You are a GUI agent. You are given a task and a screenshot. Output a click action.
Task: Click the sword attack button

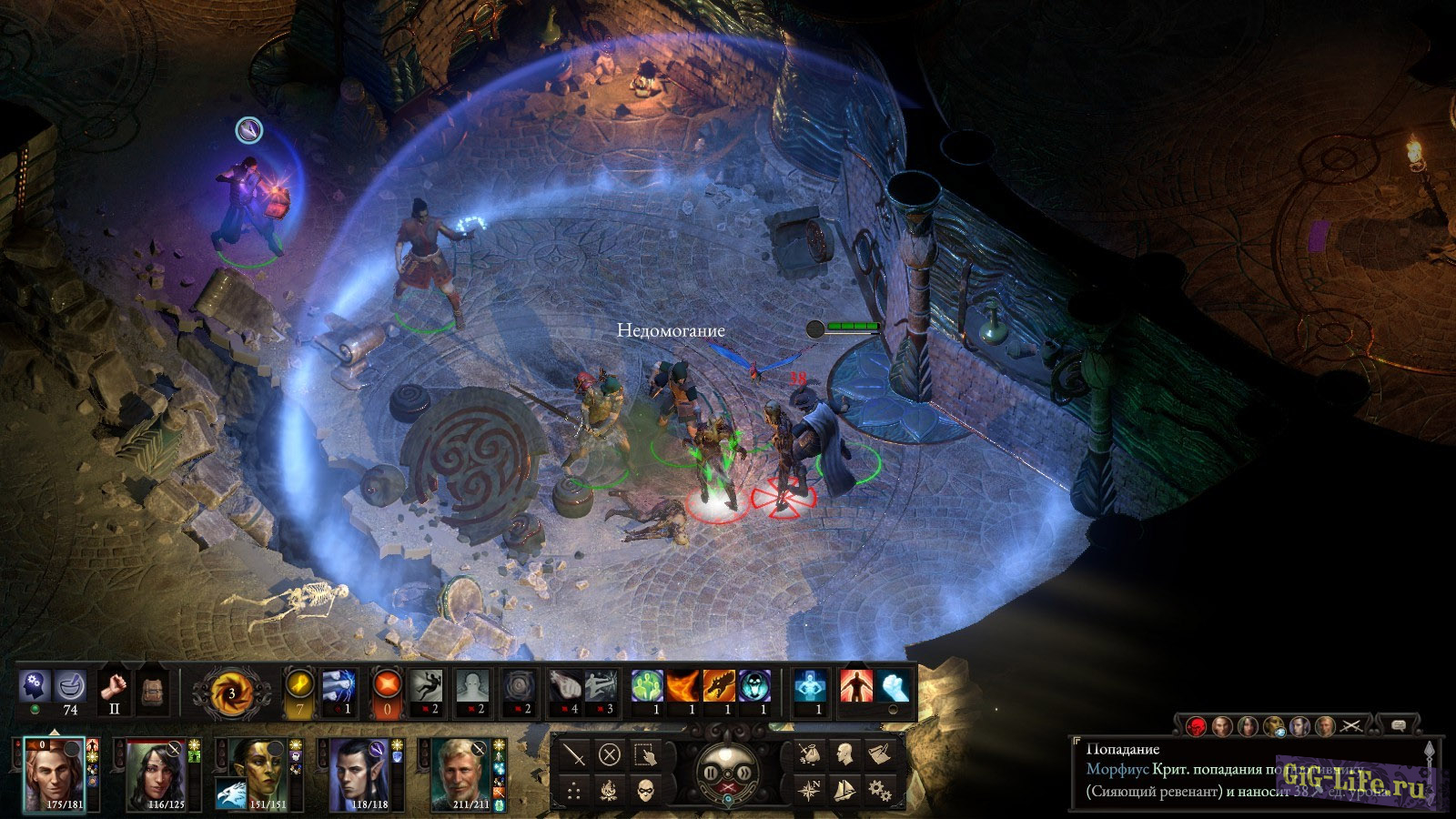click(574, 753)
